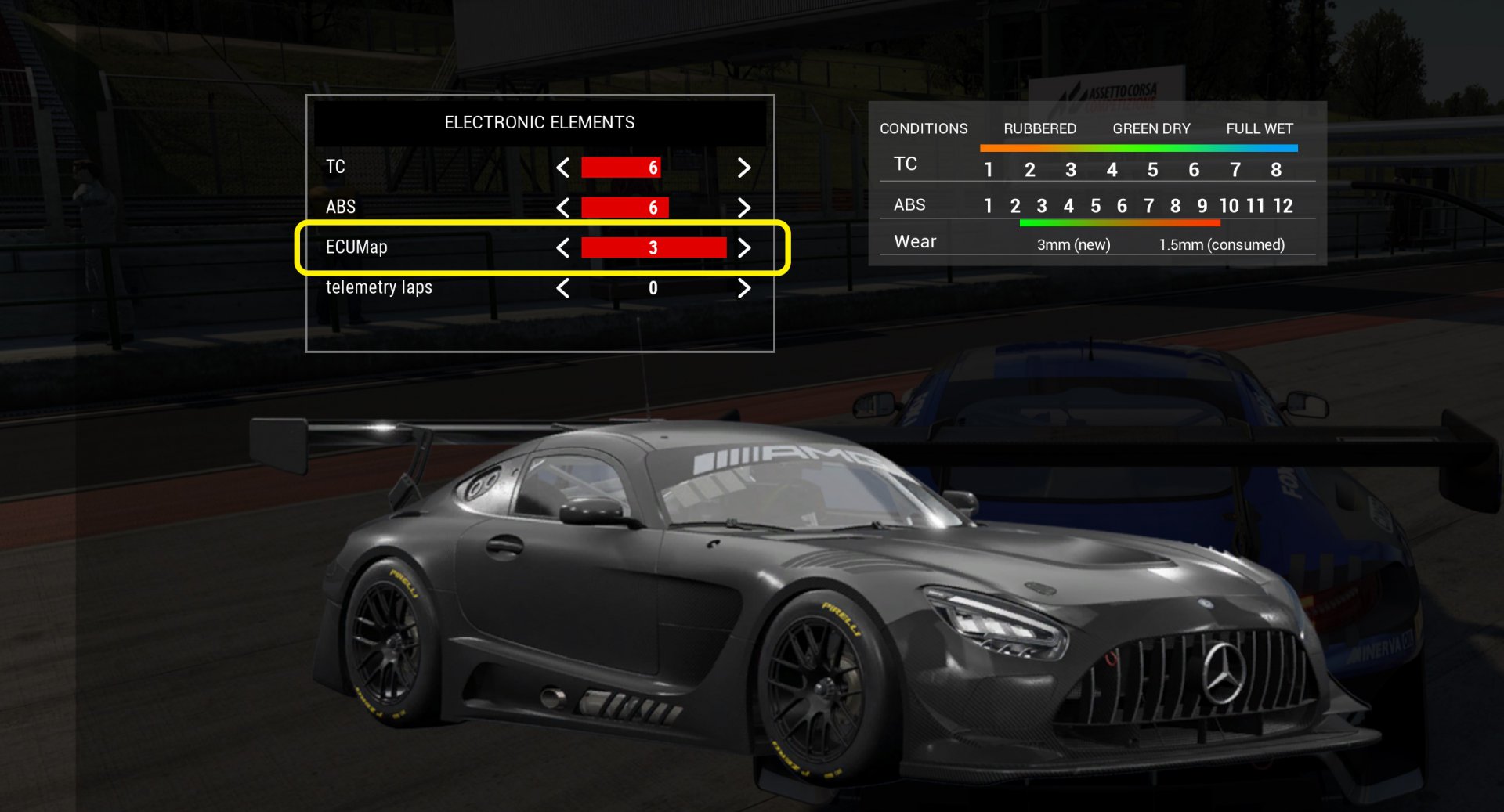The image size is (1504, 812).
Task: Click the red ECUMap value bar
Action: (653, 248)
